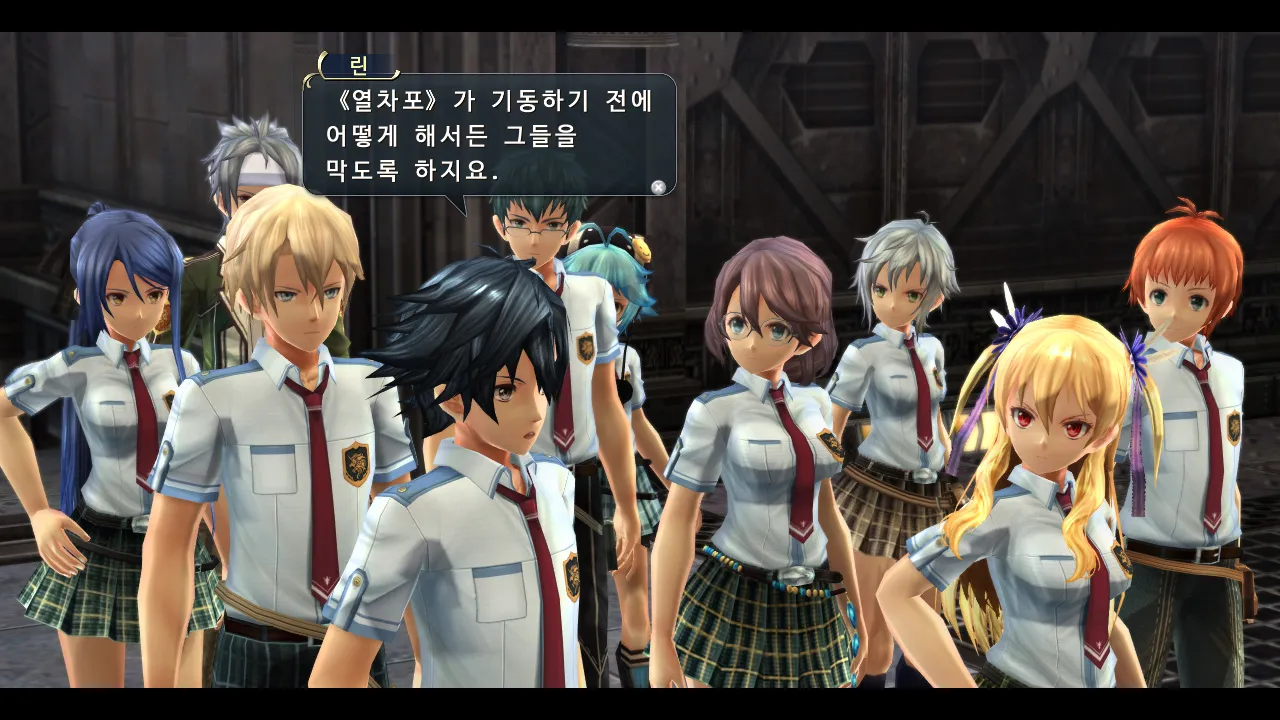Advance Rean's dialogue speech bubble
1280x720 pixels.
[658, 186]
